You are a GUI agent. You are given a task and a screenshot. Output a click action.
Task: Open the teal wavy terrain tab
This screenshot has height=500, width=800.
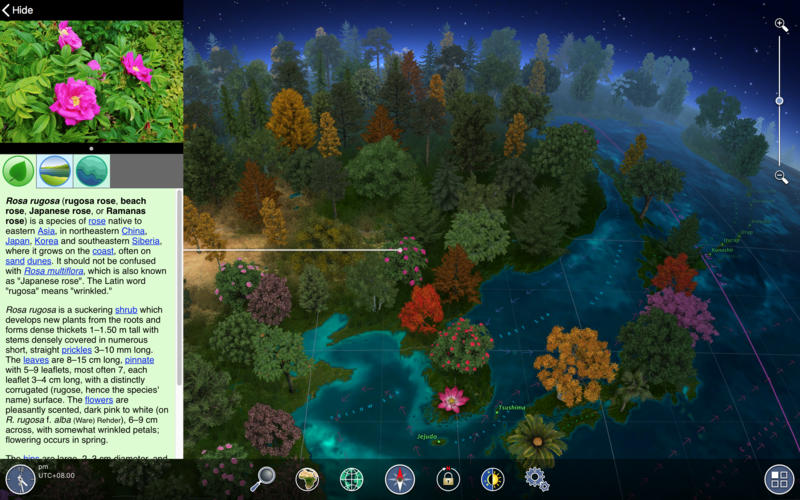tap(91, 171)
